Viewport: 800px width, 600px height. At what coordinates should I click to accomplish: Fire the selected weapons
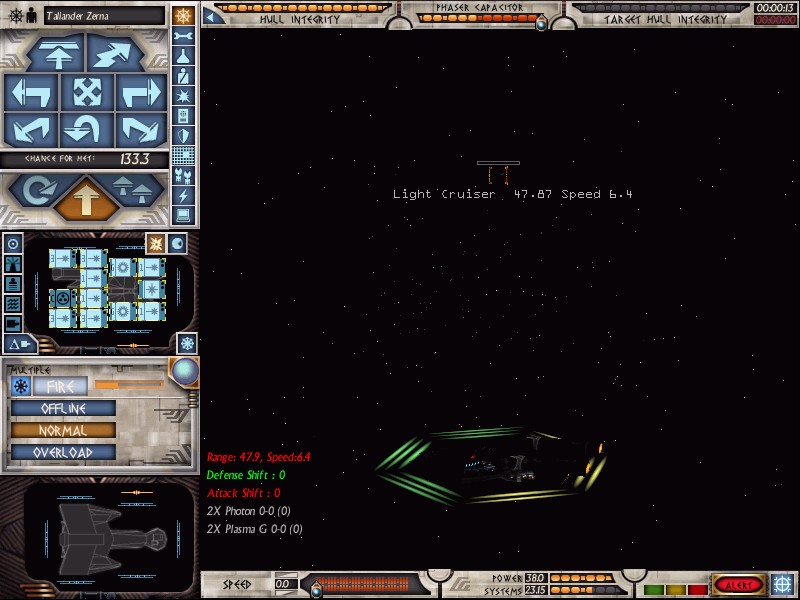61,386
